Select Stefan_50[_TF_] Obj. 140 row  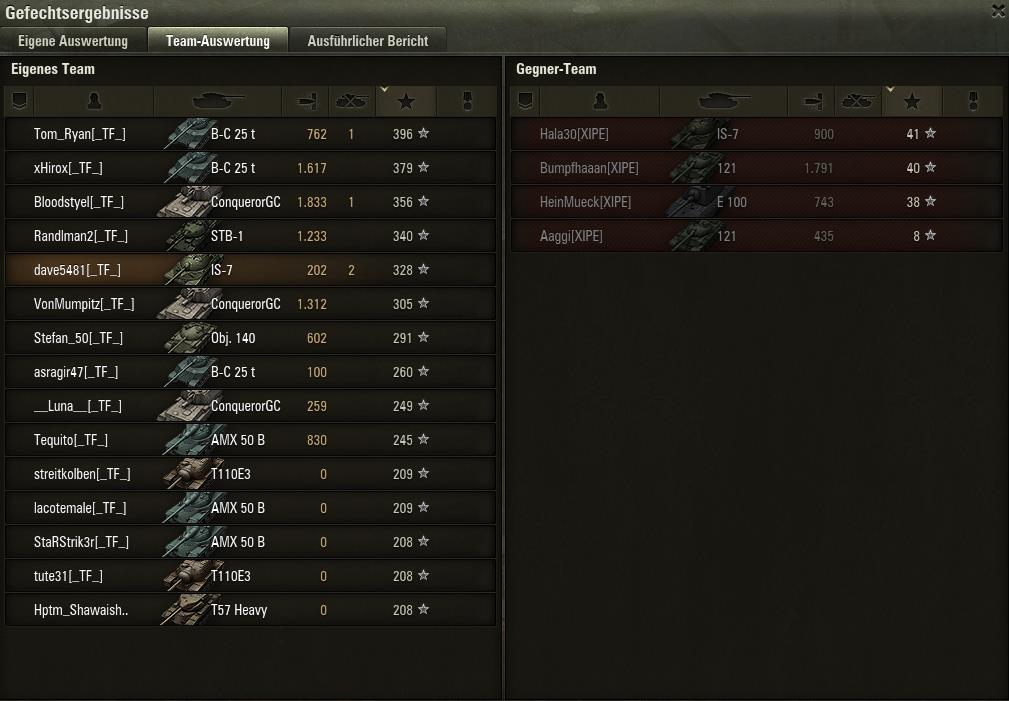coord(250,338)
